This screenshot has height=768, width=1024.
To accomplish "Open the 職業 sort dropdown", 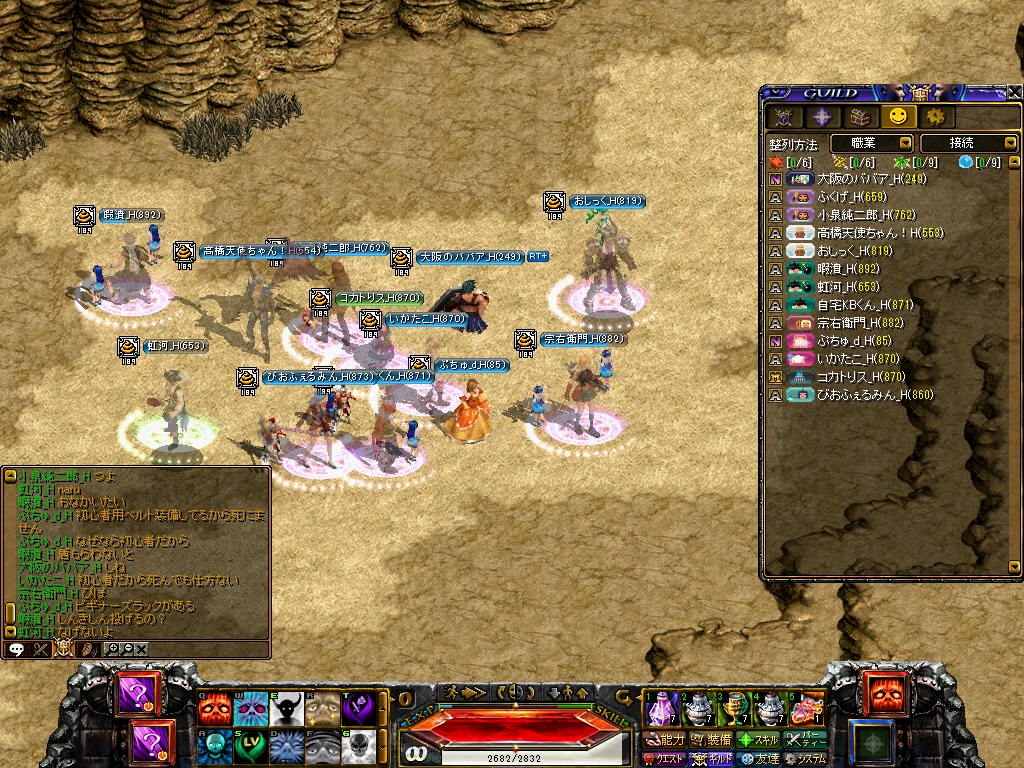I will tap(870, 143).
